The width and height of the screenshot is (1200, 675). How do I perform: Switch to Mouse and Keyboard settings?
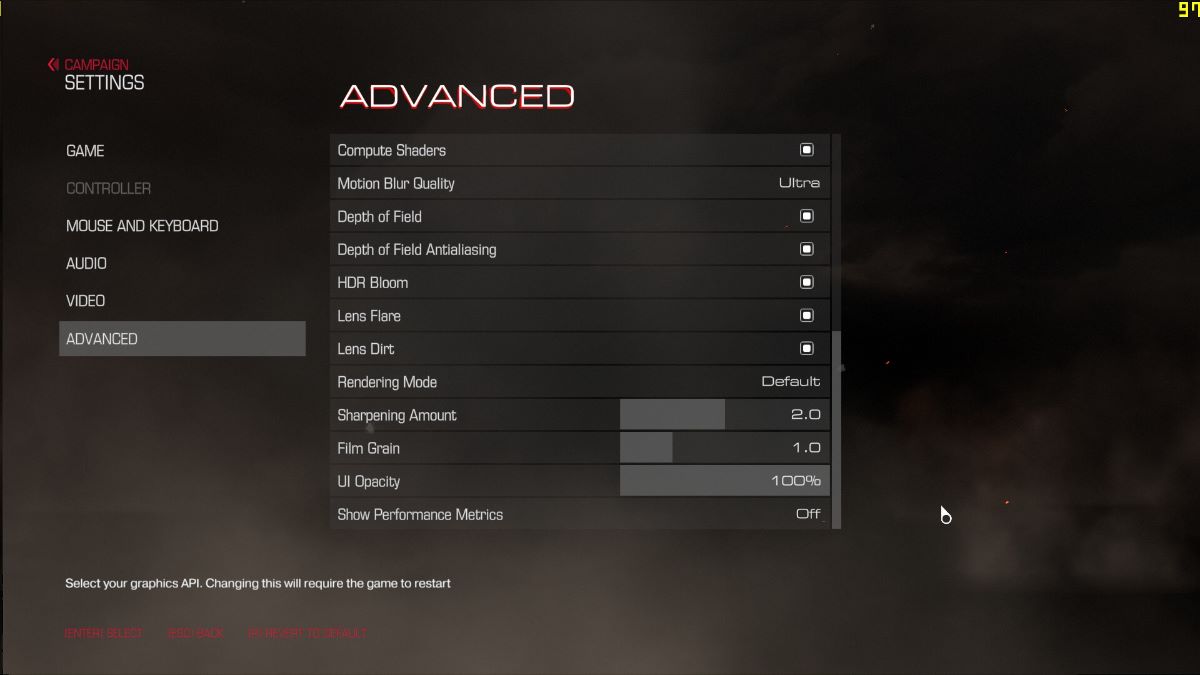(x=142, y=226)
